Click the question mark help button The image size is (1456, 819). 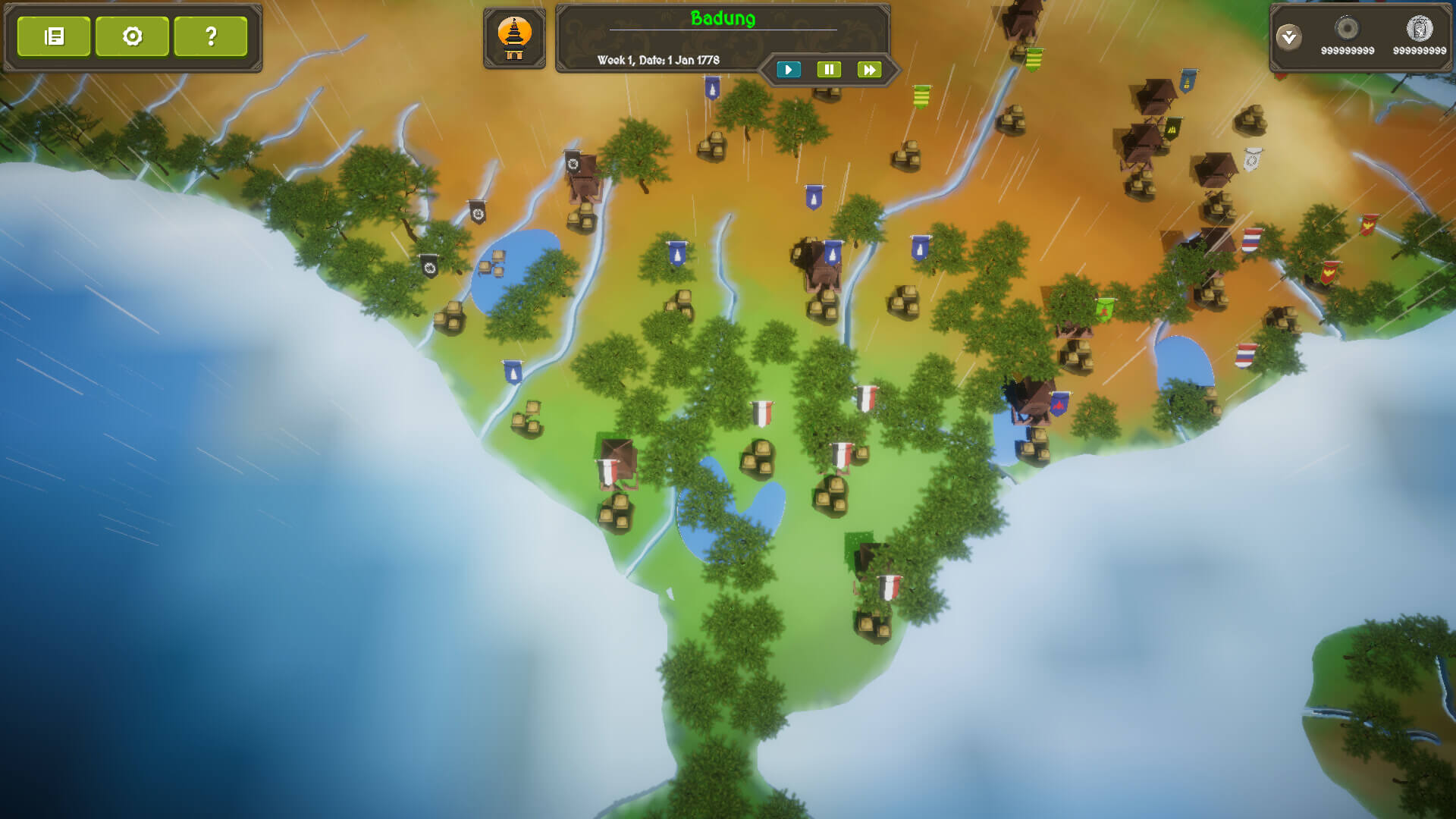tap(211, 36)
